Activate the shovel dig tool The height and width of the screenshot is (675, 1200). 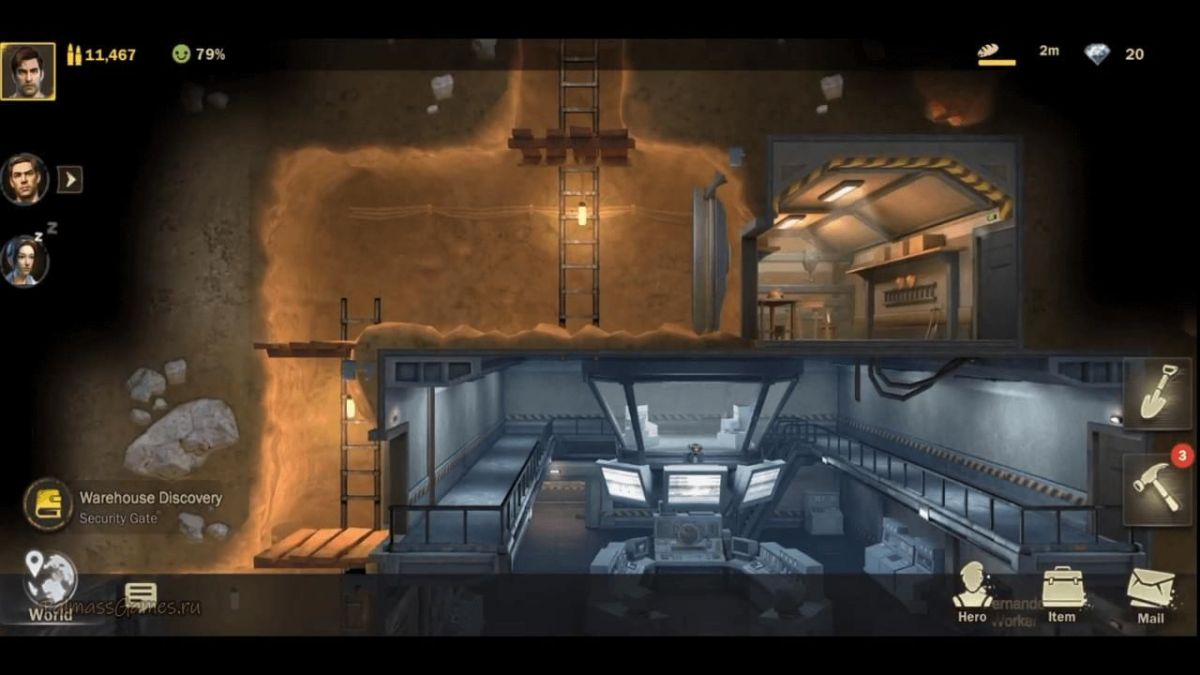pos(1157,394)
